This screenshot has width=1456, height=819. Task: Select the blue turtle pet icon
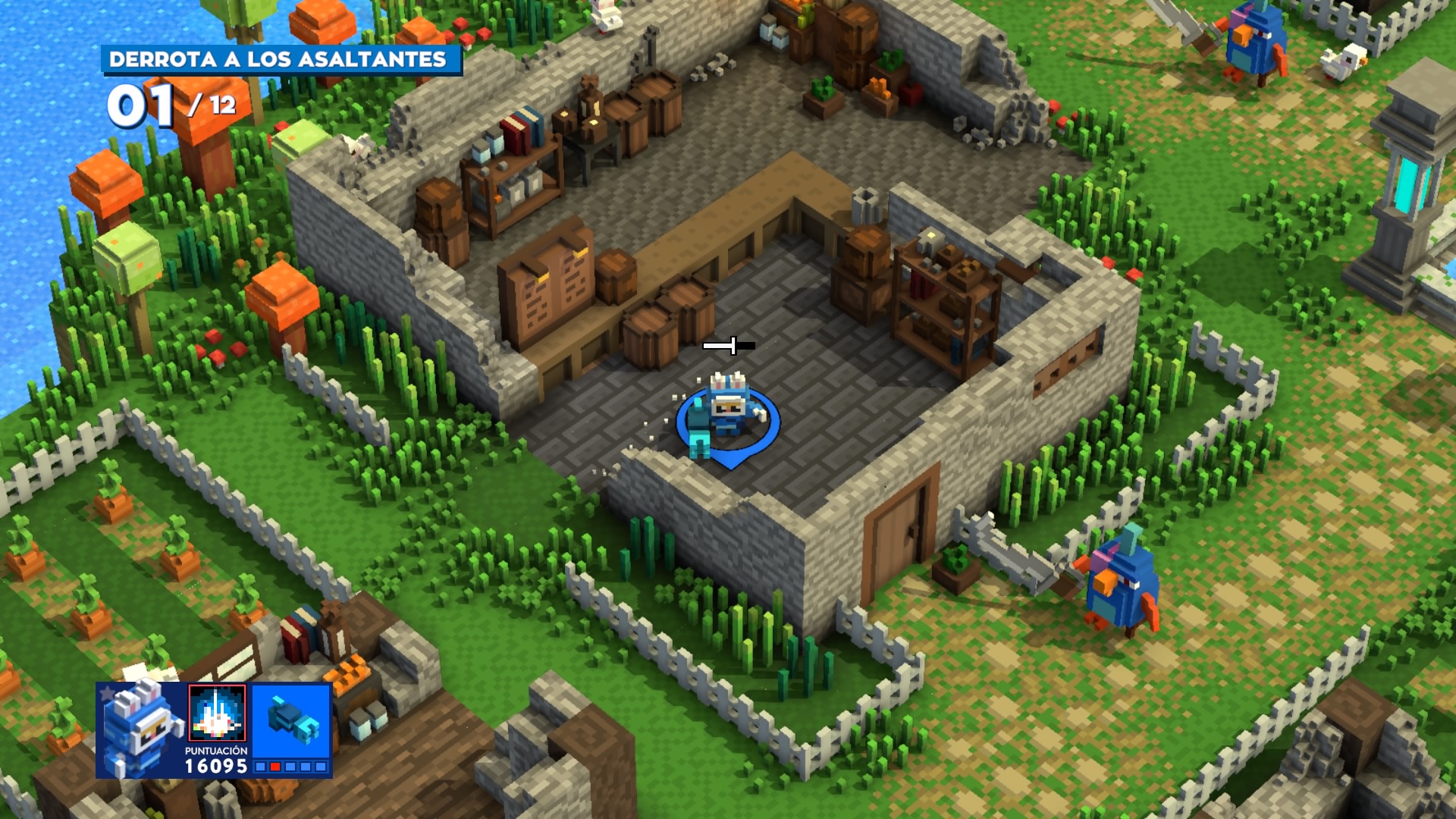click(x=290, y=717)
